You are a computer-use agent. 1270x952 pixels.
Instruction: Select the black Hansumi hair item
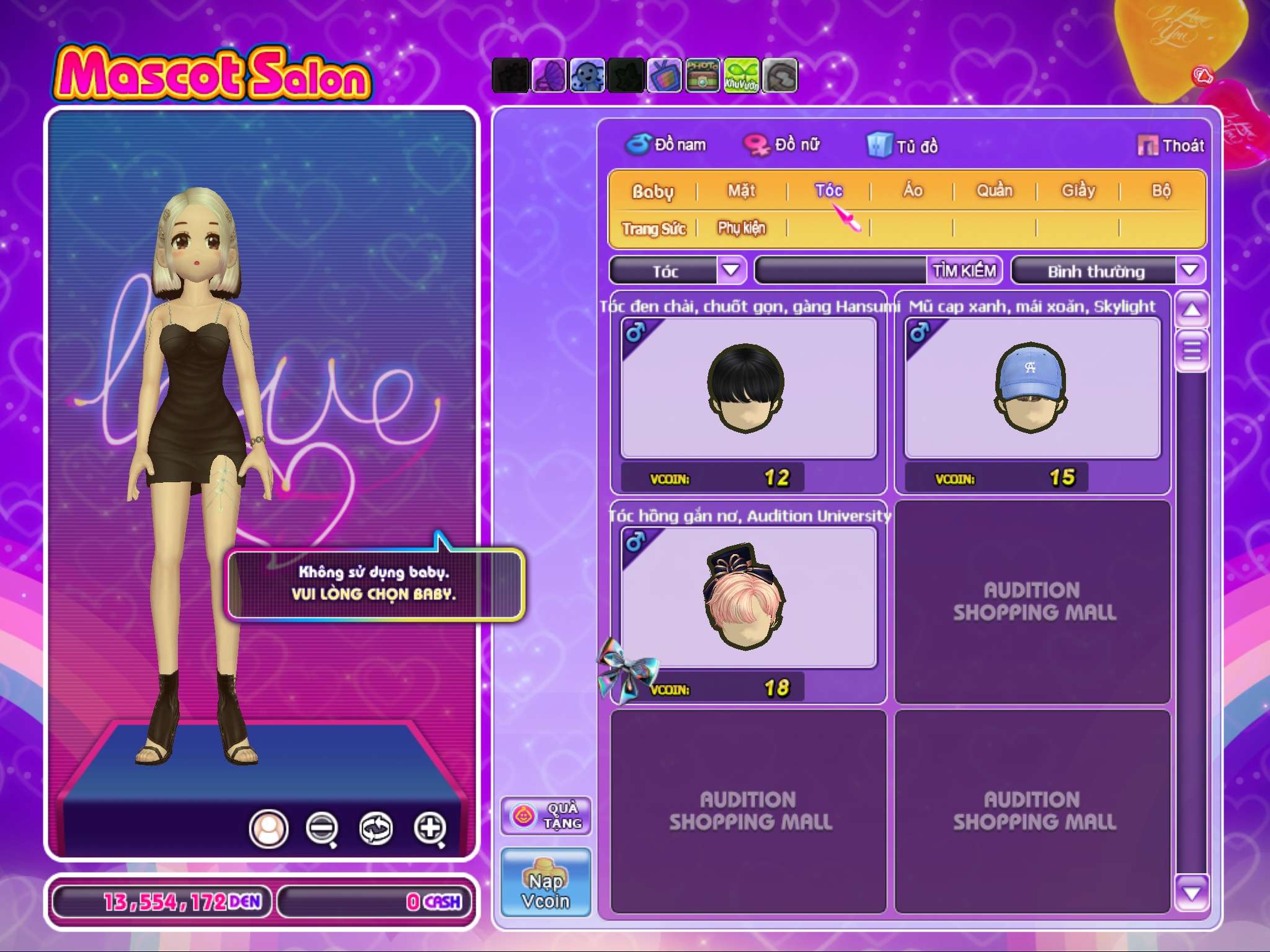click(x=748, y=389)
